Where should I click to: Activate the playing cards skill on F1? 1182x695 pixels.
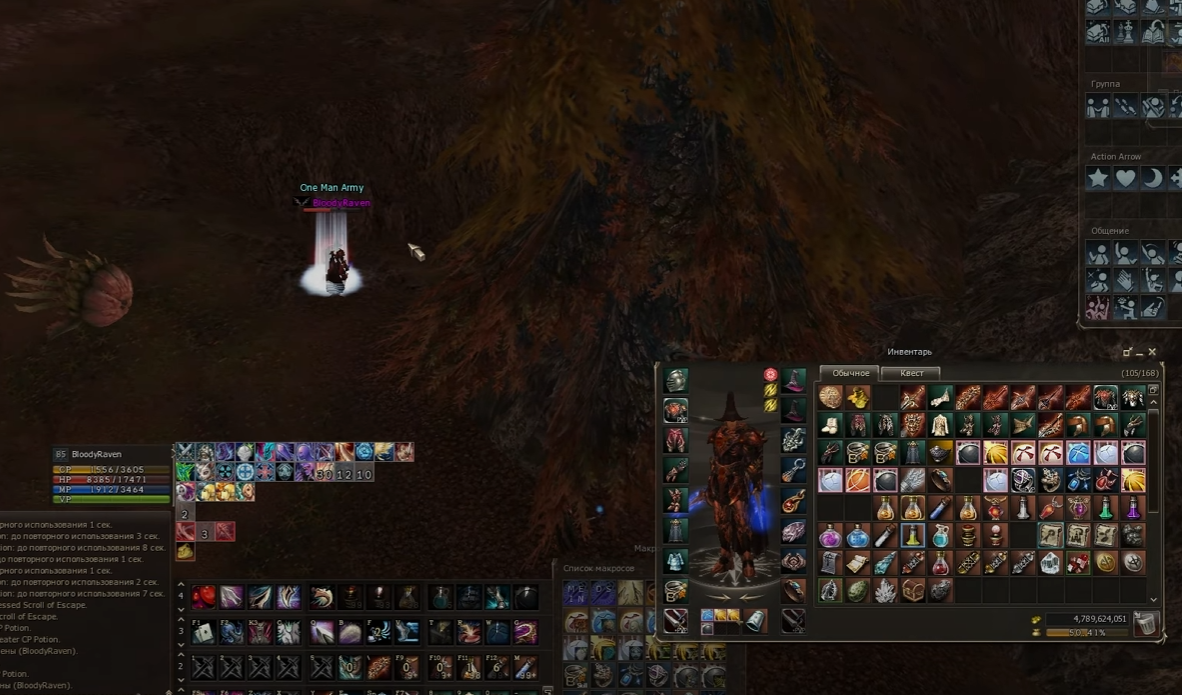(x=204, y=632)
